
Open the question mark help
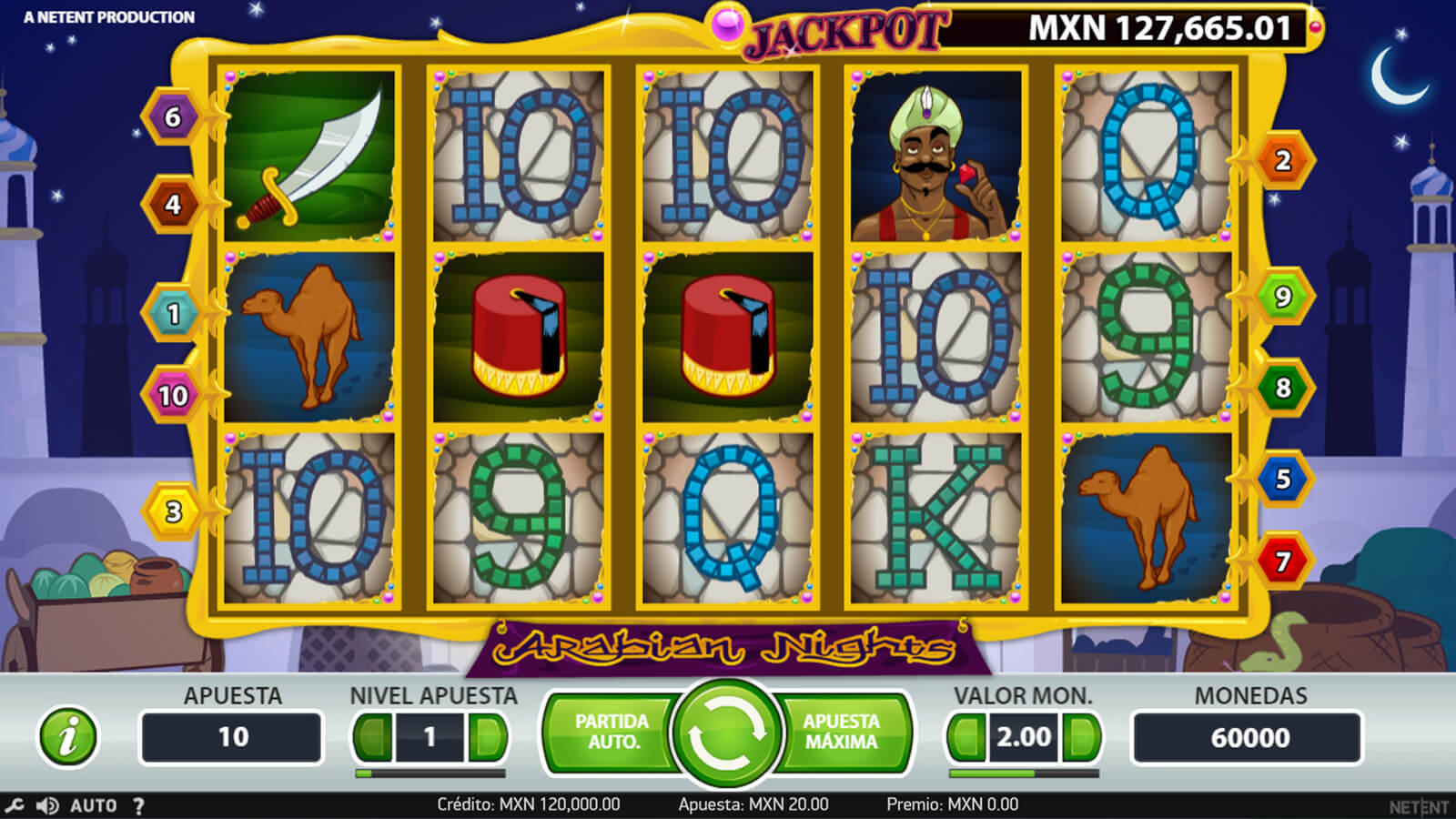tap(138, 805)
